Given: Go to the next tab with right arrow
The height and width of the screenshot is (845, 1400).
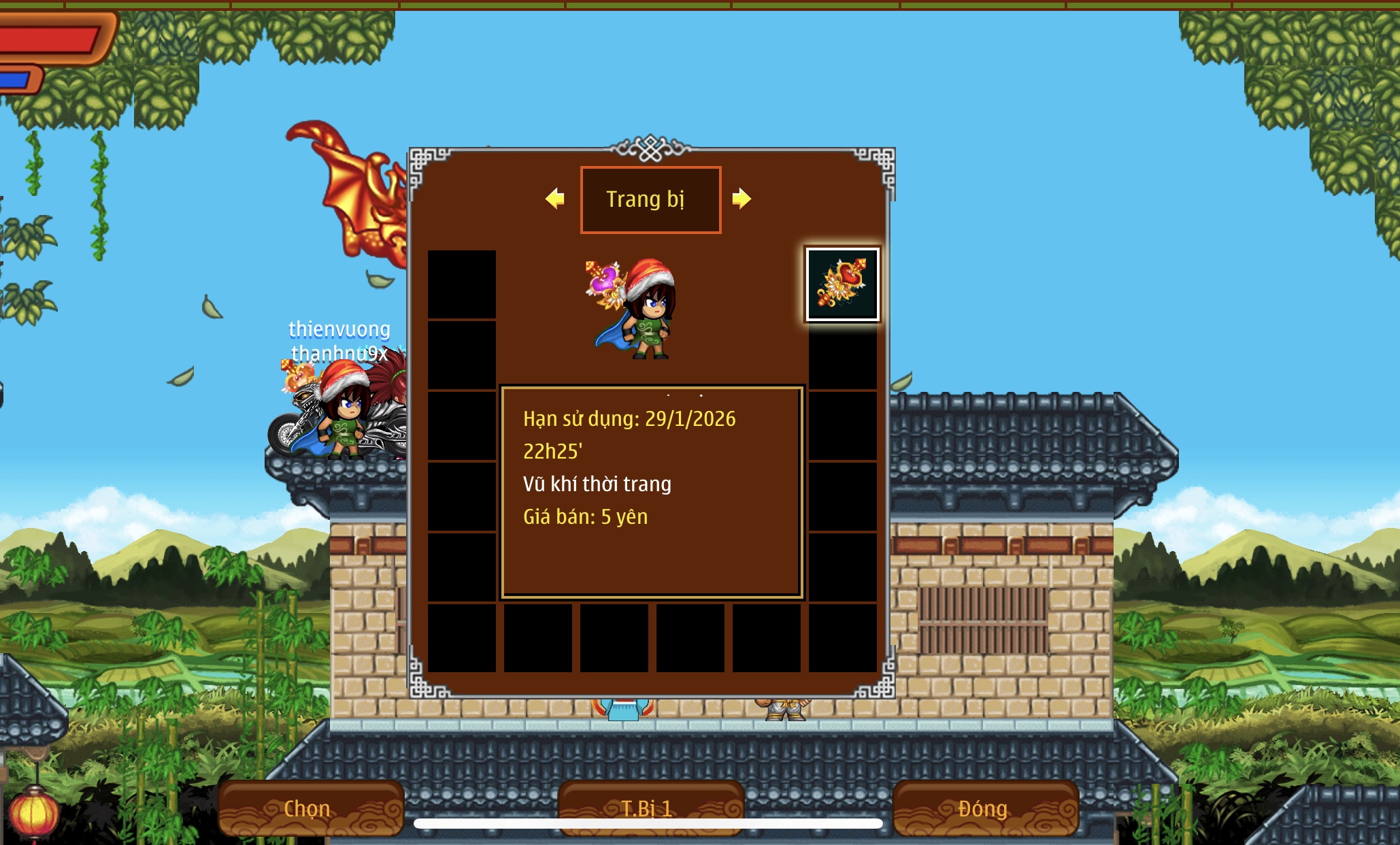Looking at the screenshot, I should pyautogui.click(x=741, y=199).
